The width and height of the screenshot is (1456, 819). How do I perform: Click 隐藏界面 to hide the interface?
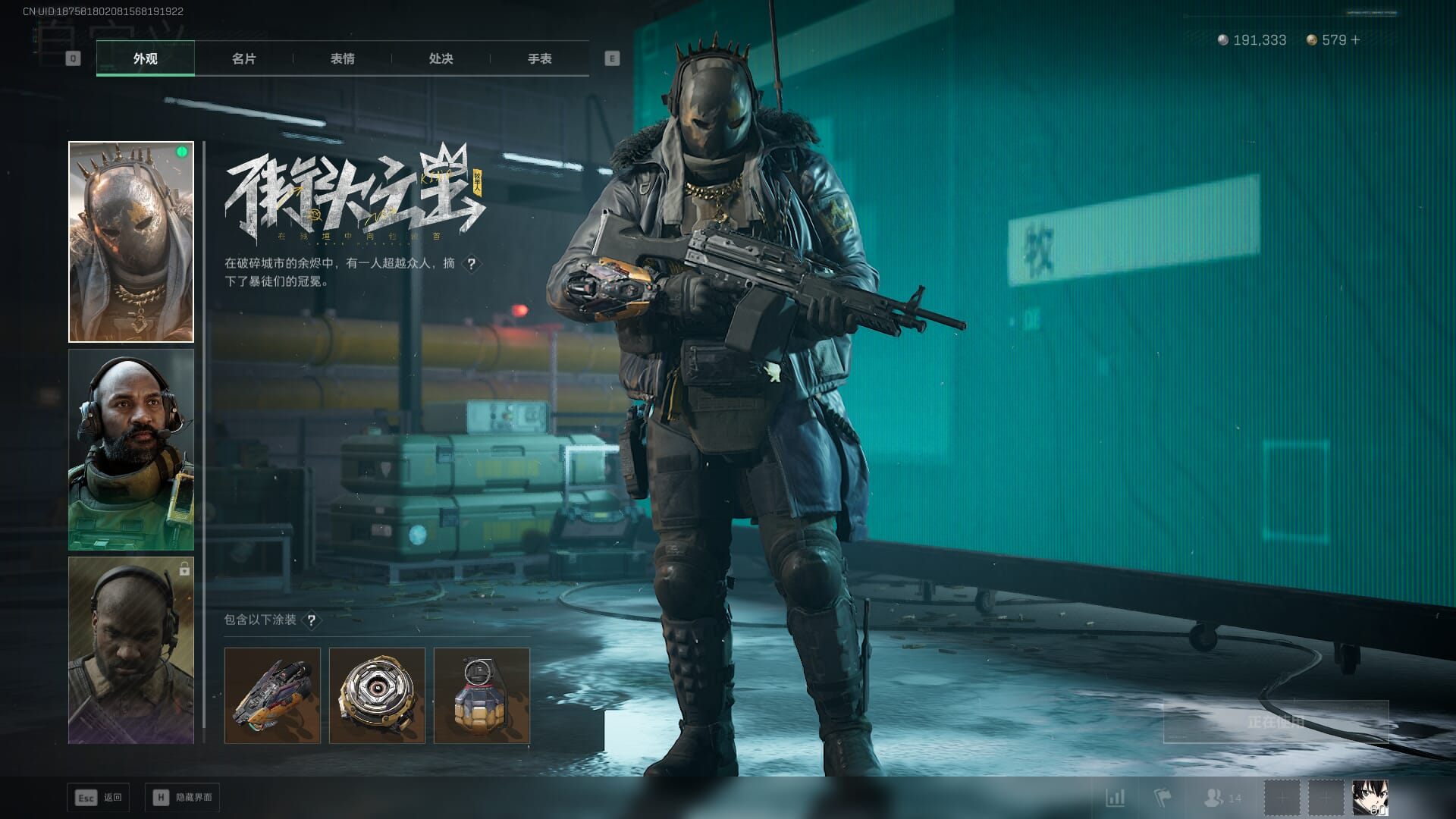pos(183,798)
